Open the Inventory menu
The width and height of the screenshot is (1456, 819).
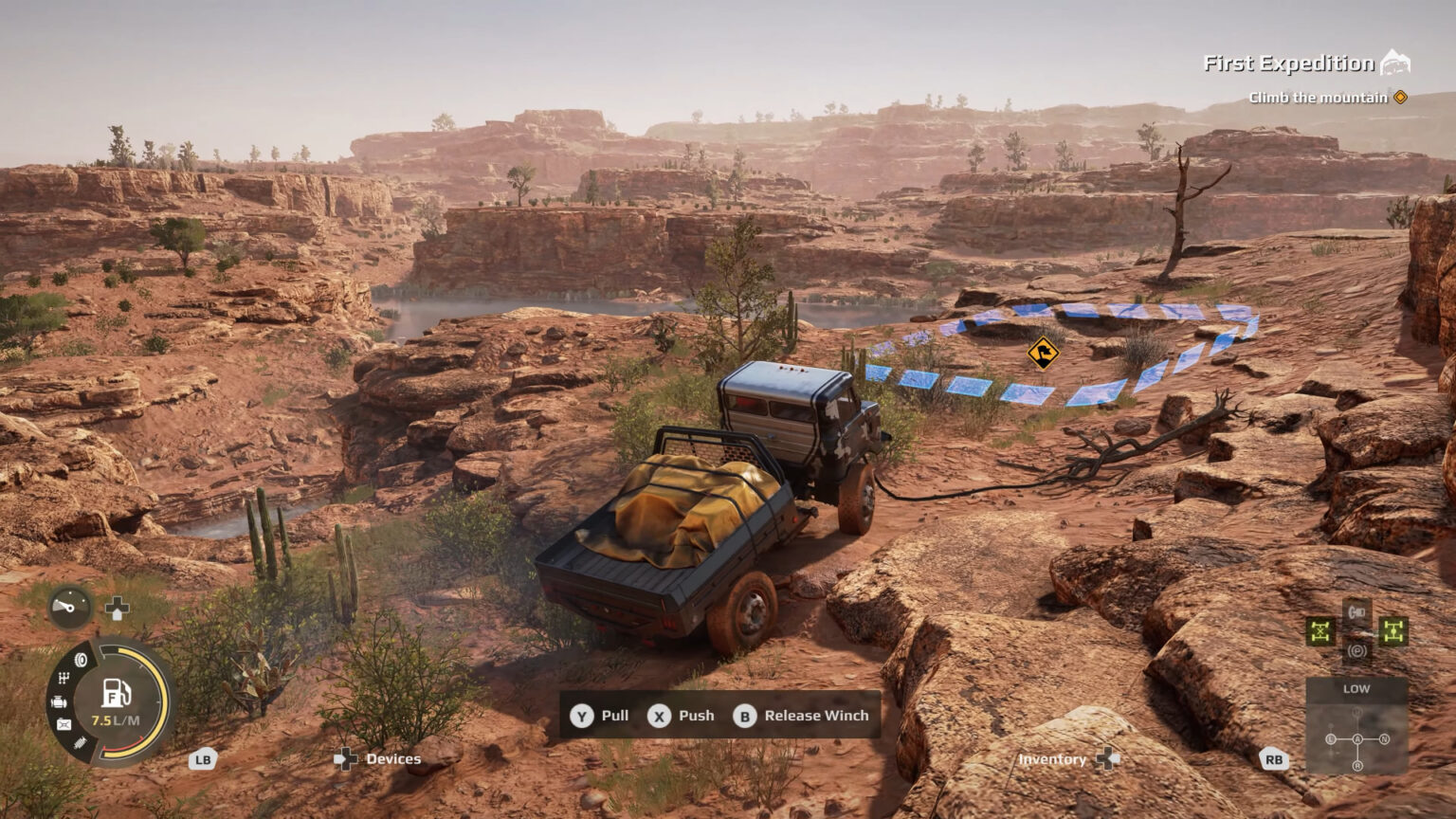click(1052, 759)
